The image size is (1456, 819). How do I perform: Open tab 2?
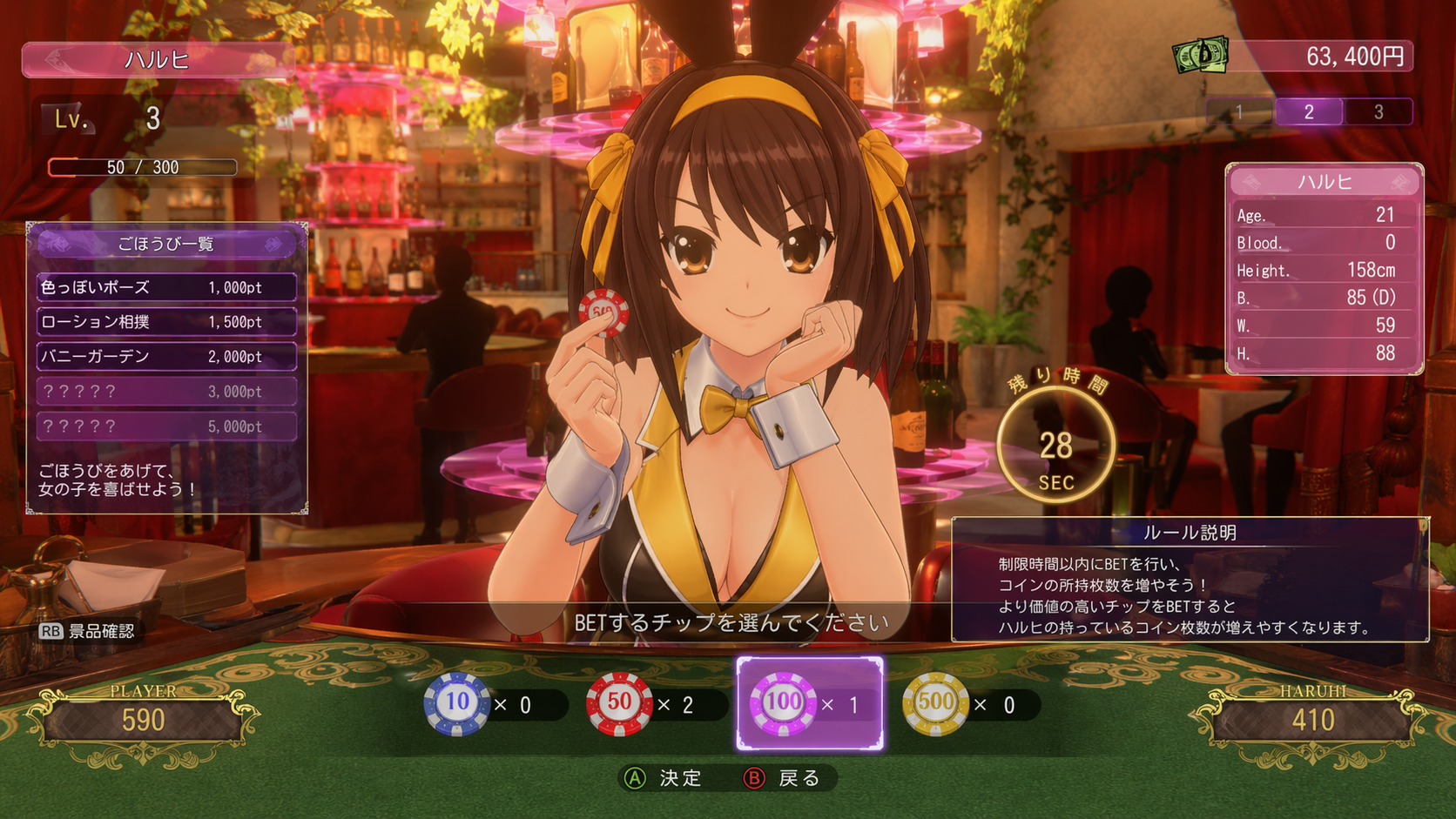(x=1308, y=112)
